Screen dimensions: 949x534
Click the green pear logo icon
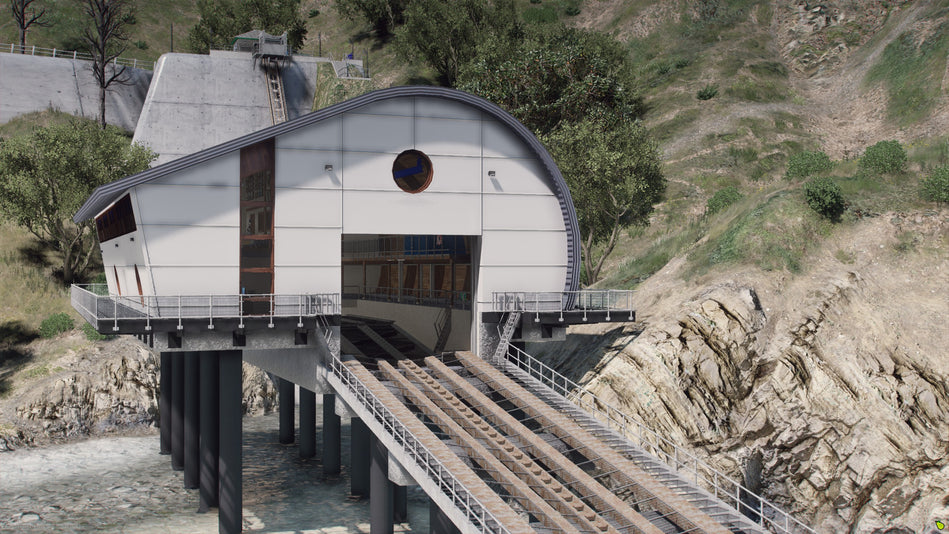tap(938, 524)
